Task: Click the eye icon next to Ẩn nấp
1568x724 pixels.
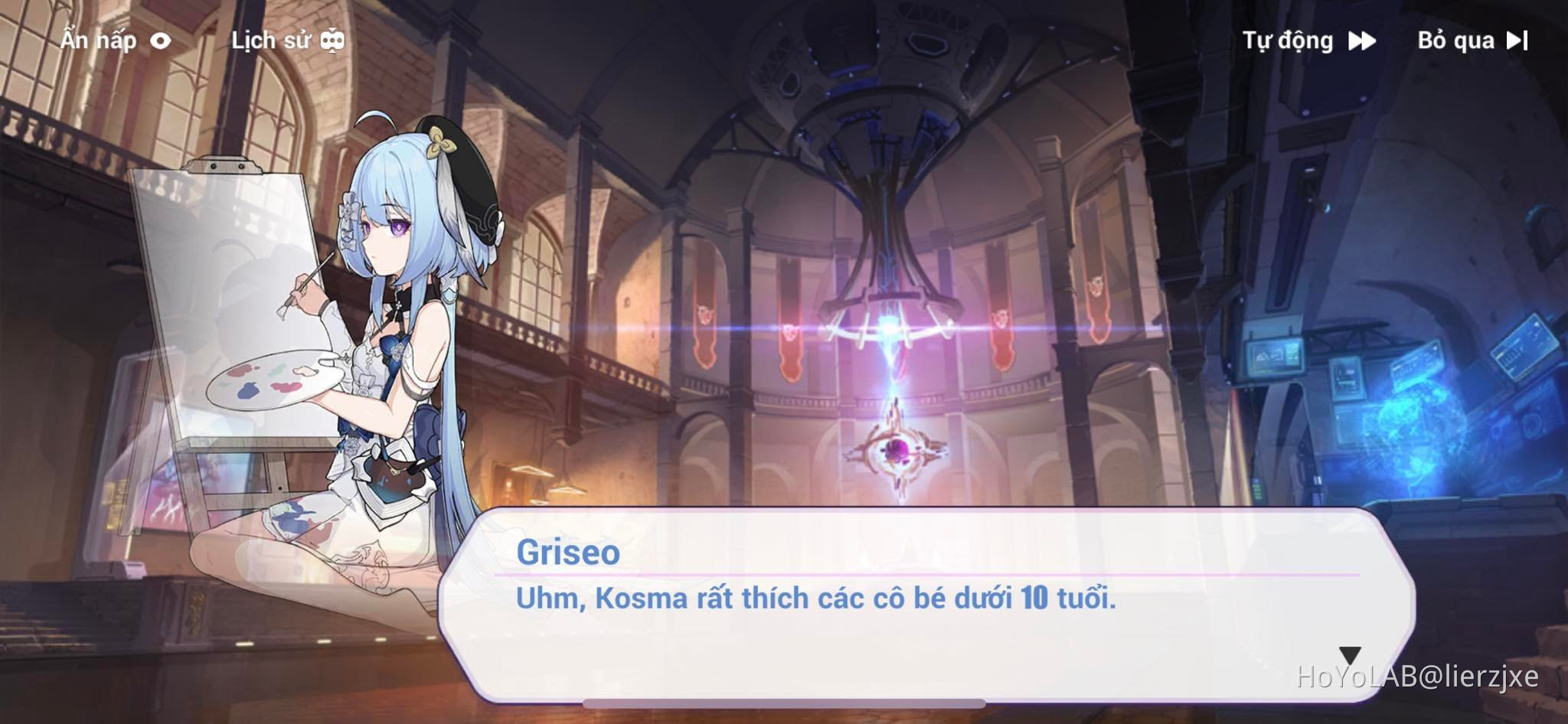Action: point(162,41)
